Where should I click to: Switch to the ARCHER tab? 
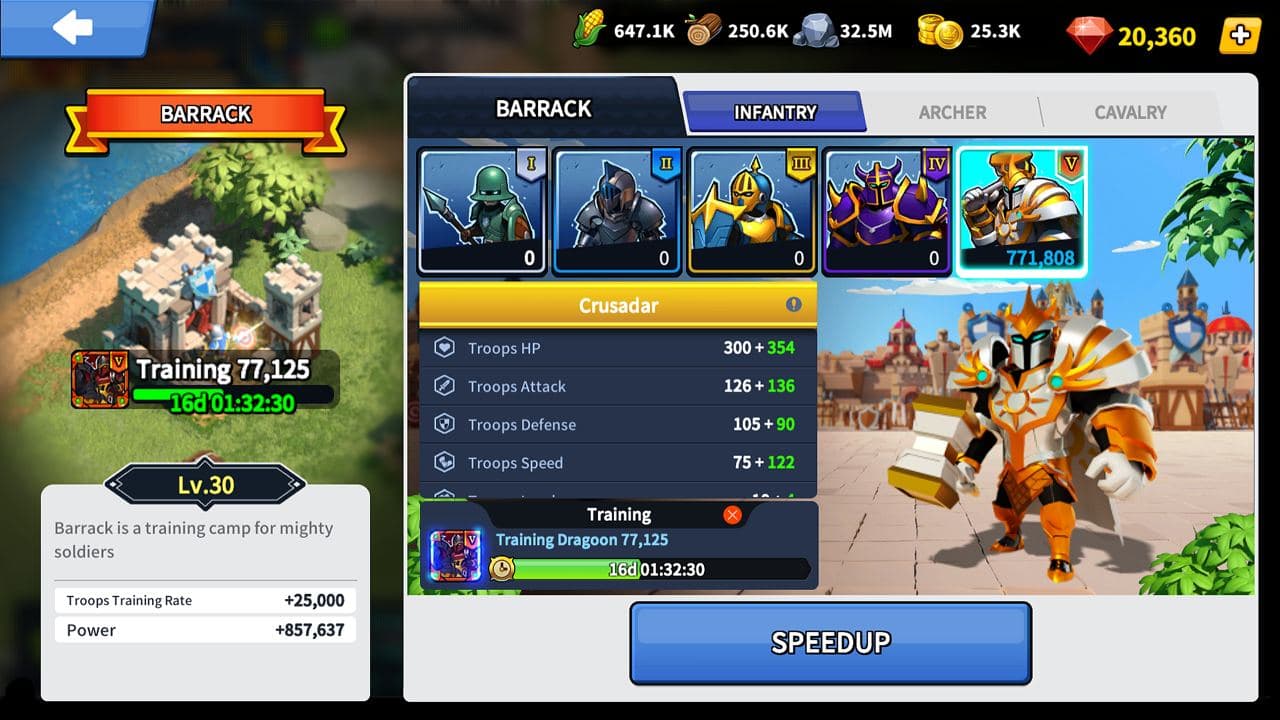[952, 113]
